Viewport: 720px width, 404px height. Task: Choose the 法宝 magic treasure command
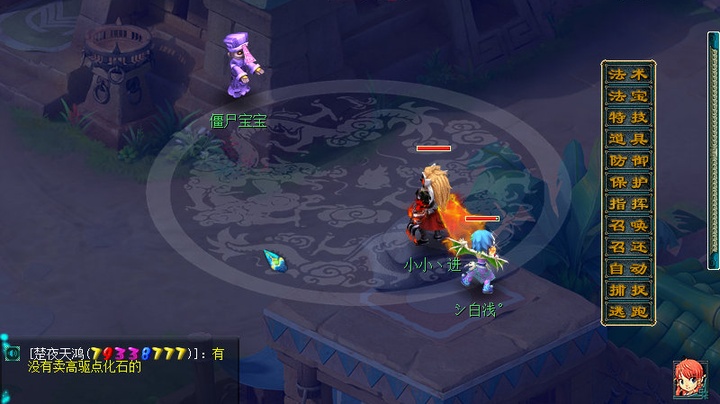pos(629,96)
